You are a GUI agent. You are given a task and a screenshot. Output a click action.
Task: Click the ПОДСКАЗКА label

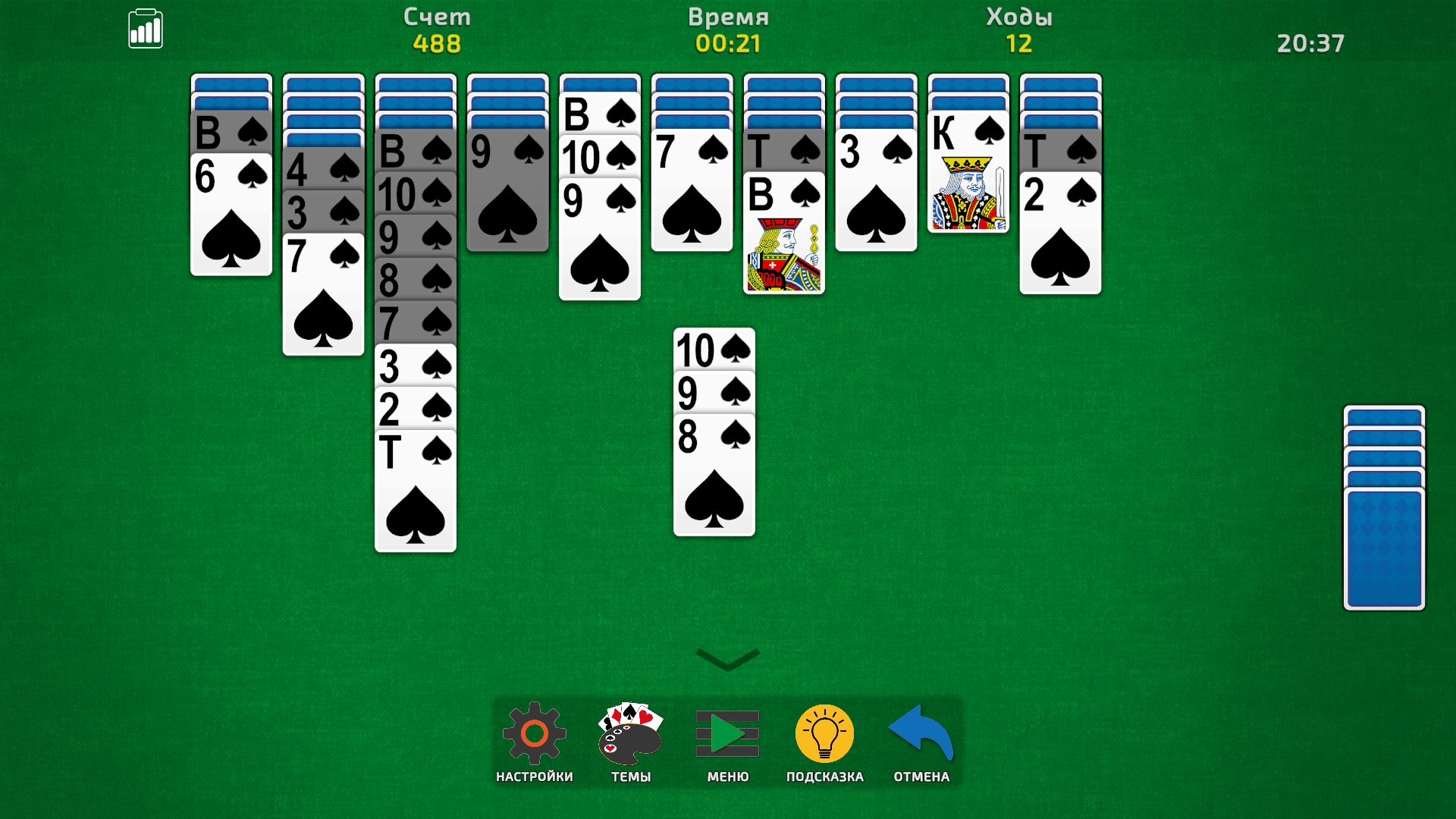[x=824, y=776]
